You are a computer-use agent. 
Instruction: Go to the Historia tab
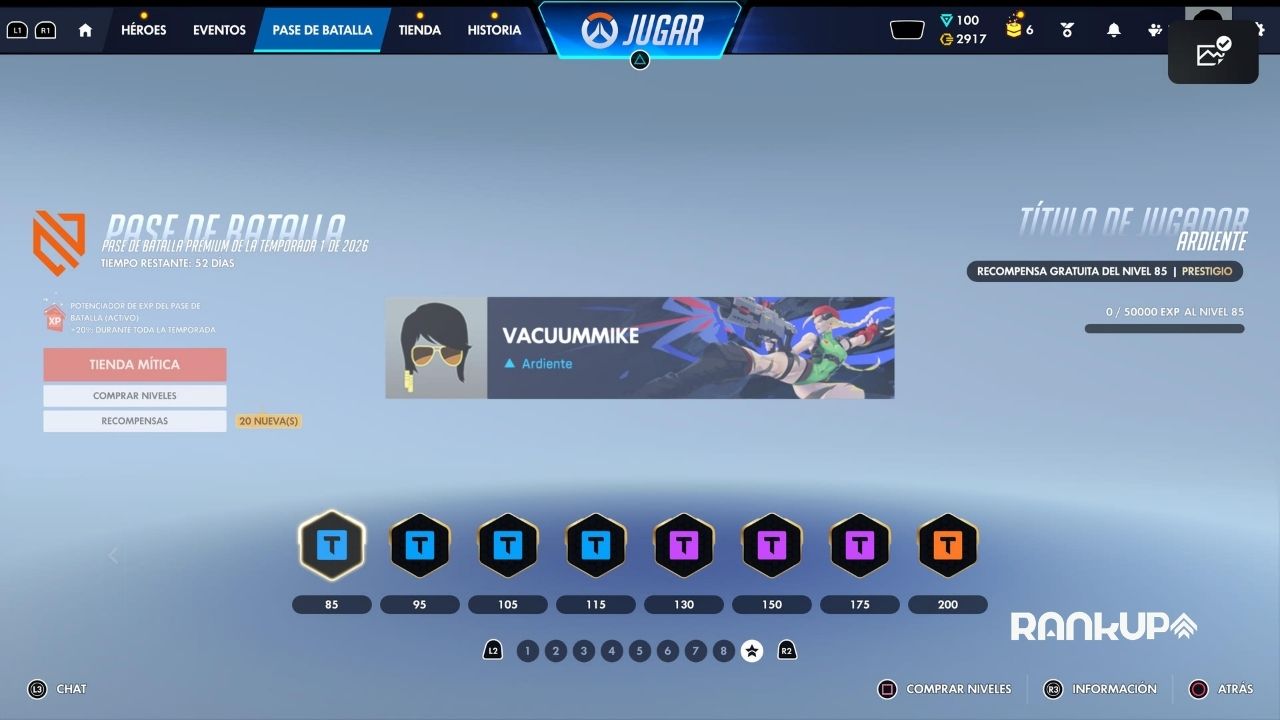[494, 30]
